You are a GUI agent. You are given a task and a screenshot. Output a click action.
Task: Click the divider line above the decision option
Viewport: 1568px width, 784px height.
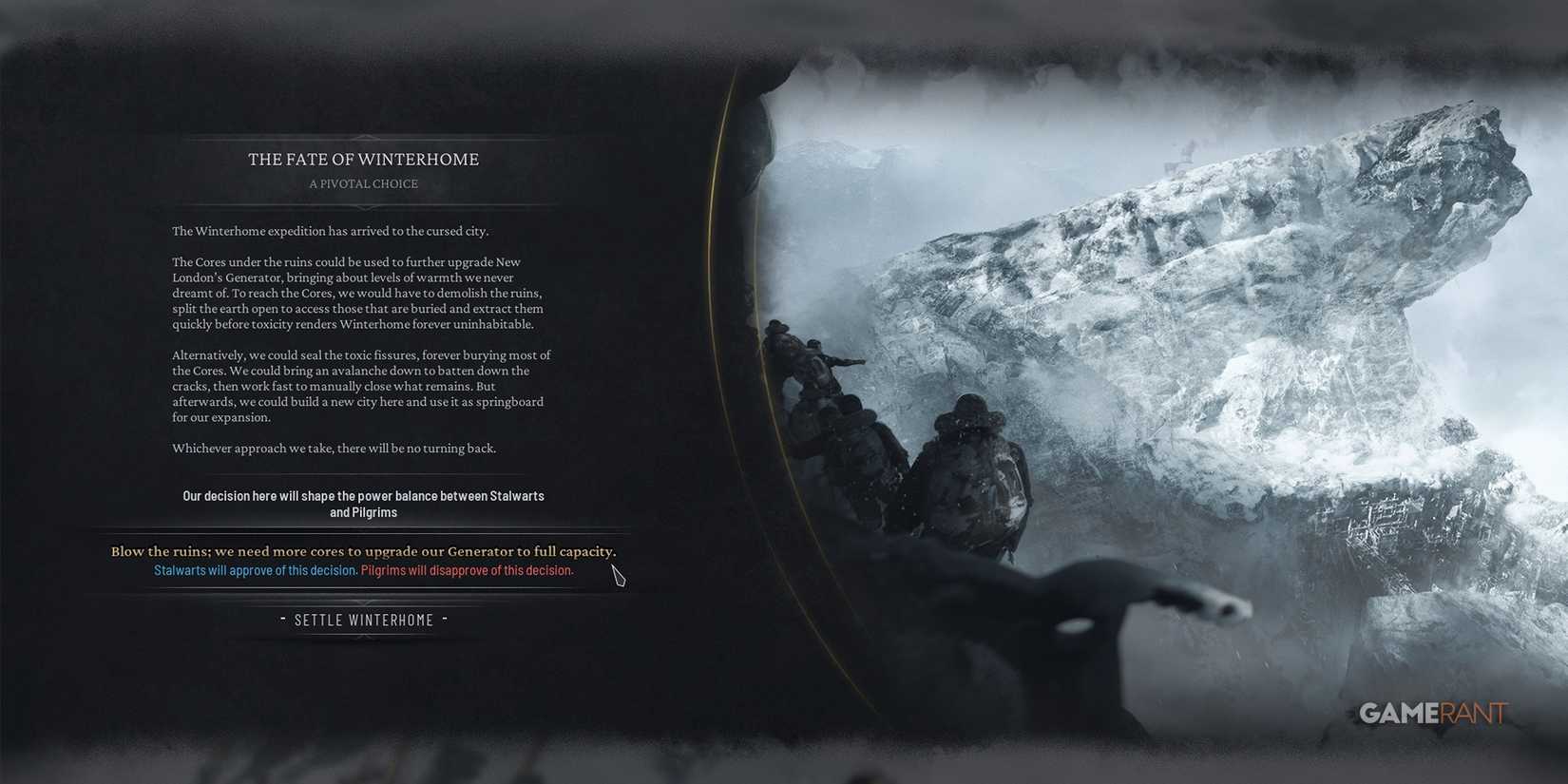coord(364,531)
